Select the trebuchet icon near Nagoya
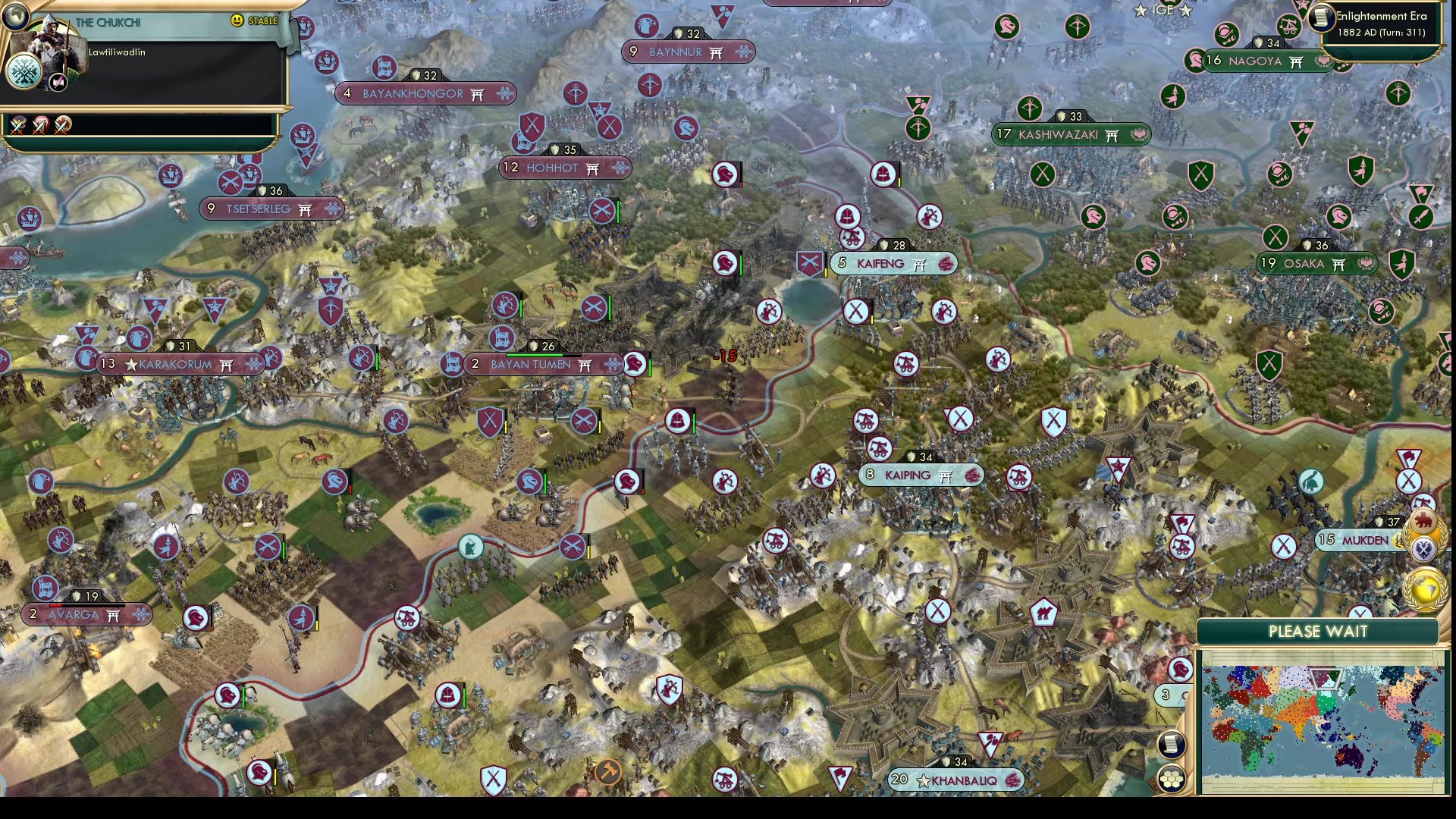 click(x=1288, y=27)
